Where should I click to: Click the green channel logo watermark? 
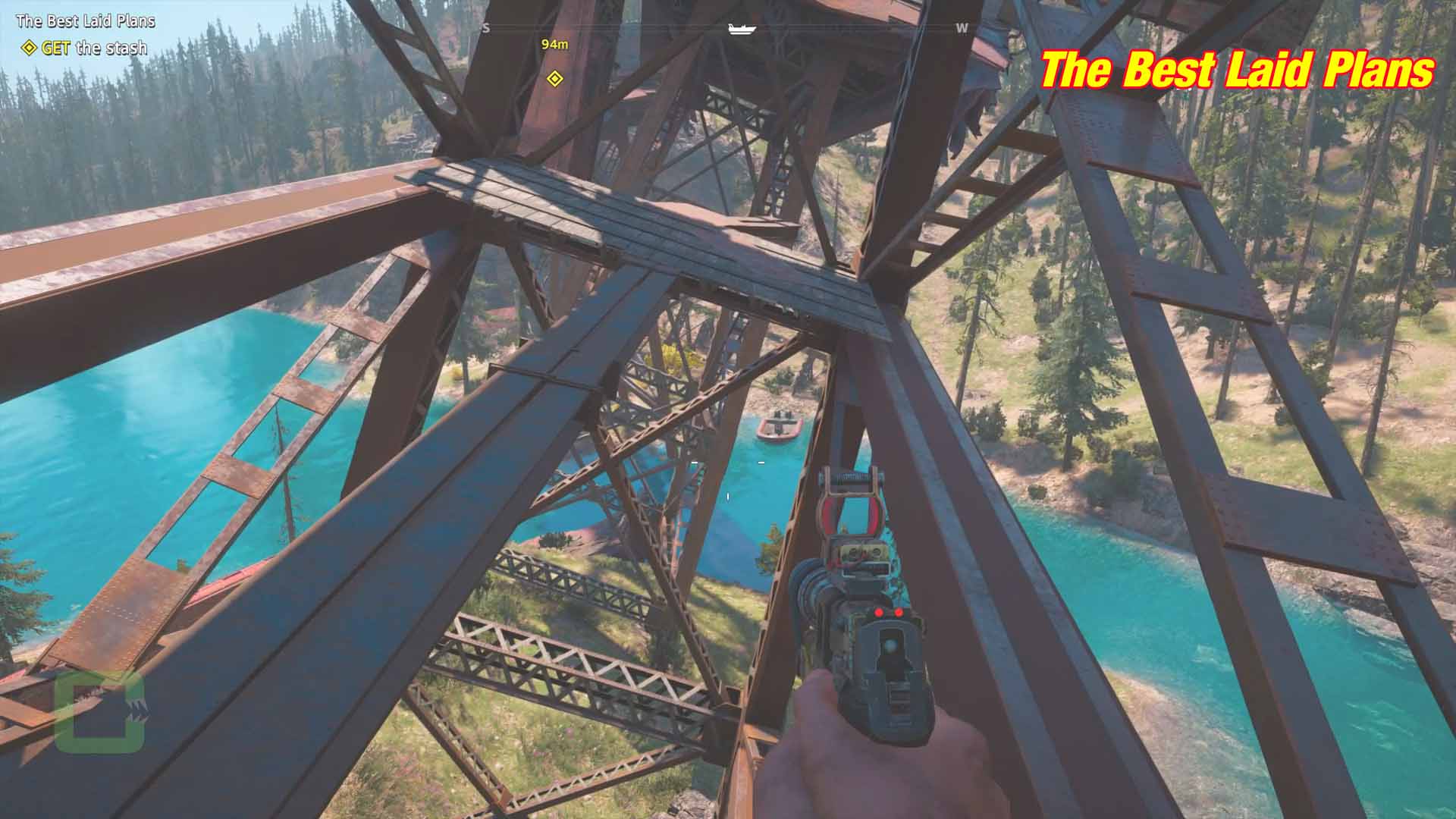(x=99, y=712)
